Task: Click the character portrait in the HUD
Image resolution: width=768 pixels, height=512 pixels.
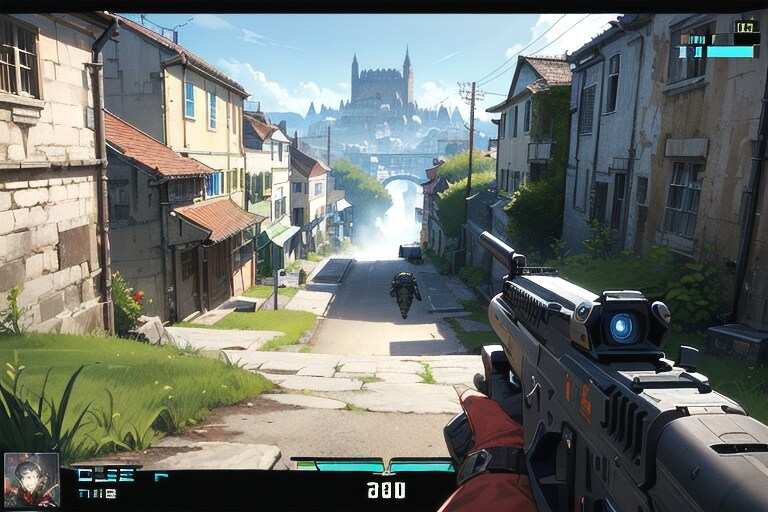Action: coord(31,479)
